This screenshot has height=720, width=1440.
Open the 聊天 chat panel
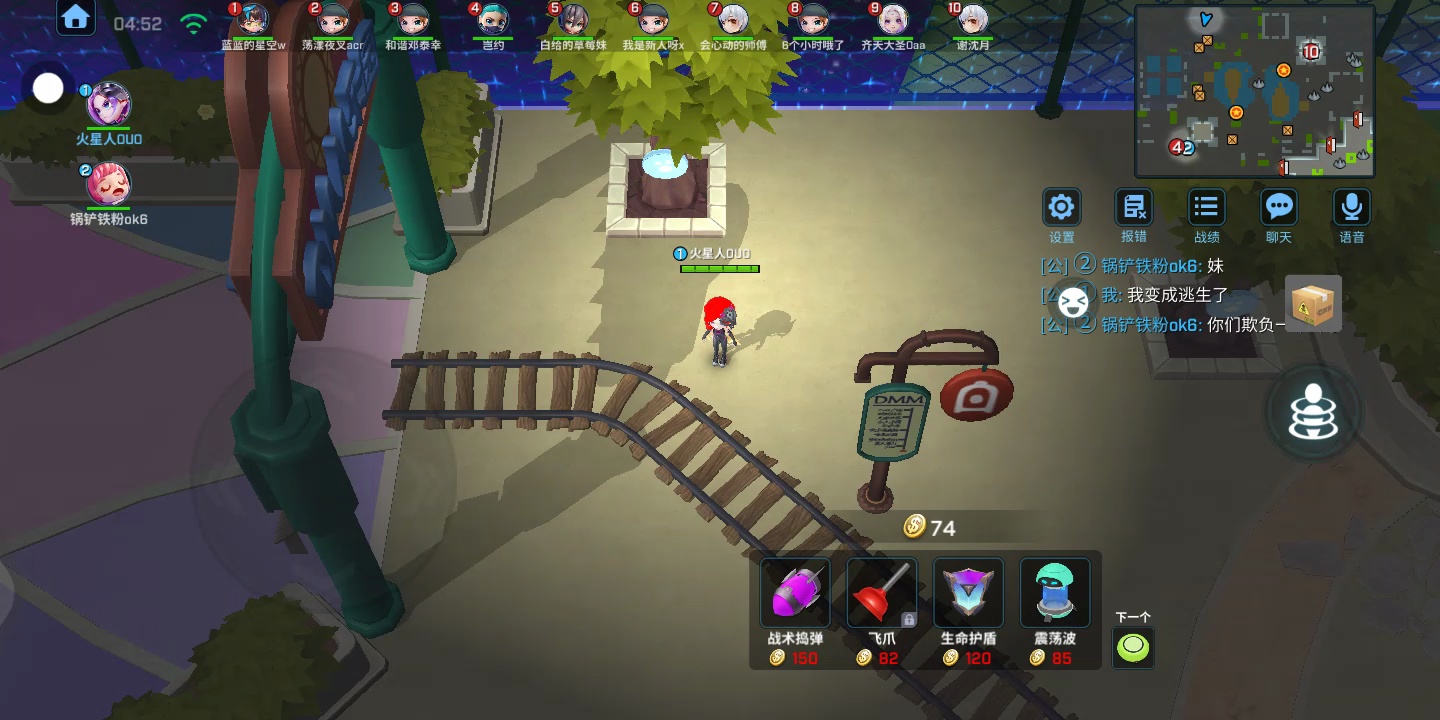(1279, 208)
